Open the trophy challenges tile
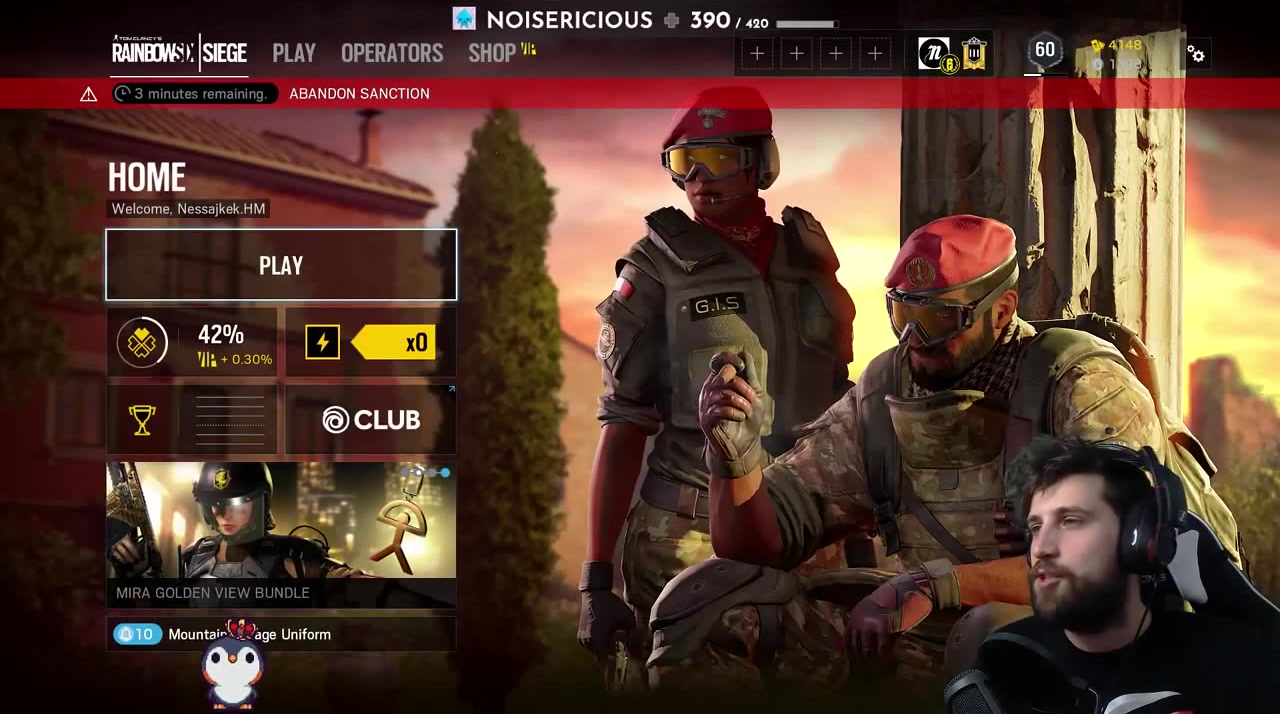1280x714 pixels. point(192,420)
